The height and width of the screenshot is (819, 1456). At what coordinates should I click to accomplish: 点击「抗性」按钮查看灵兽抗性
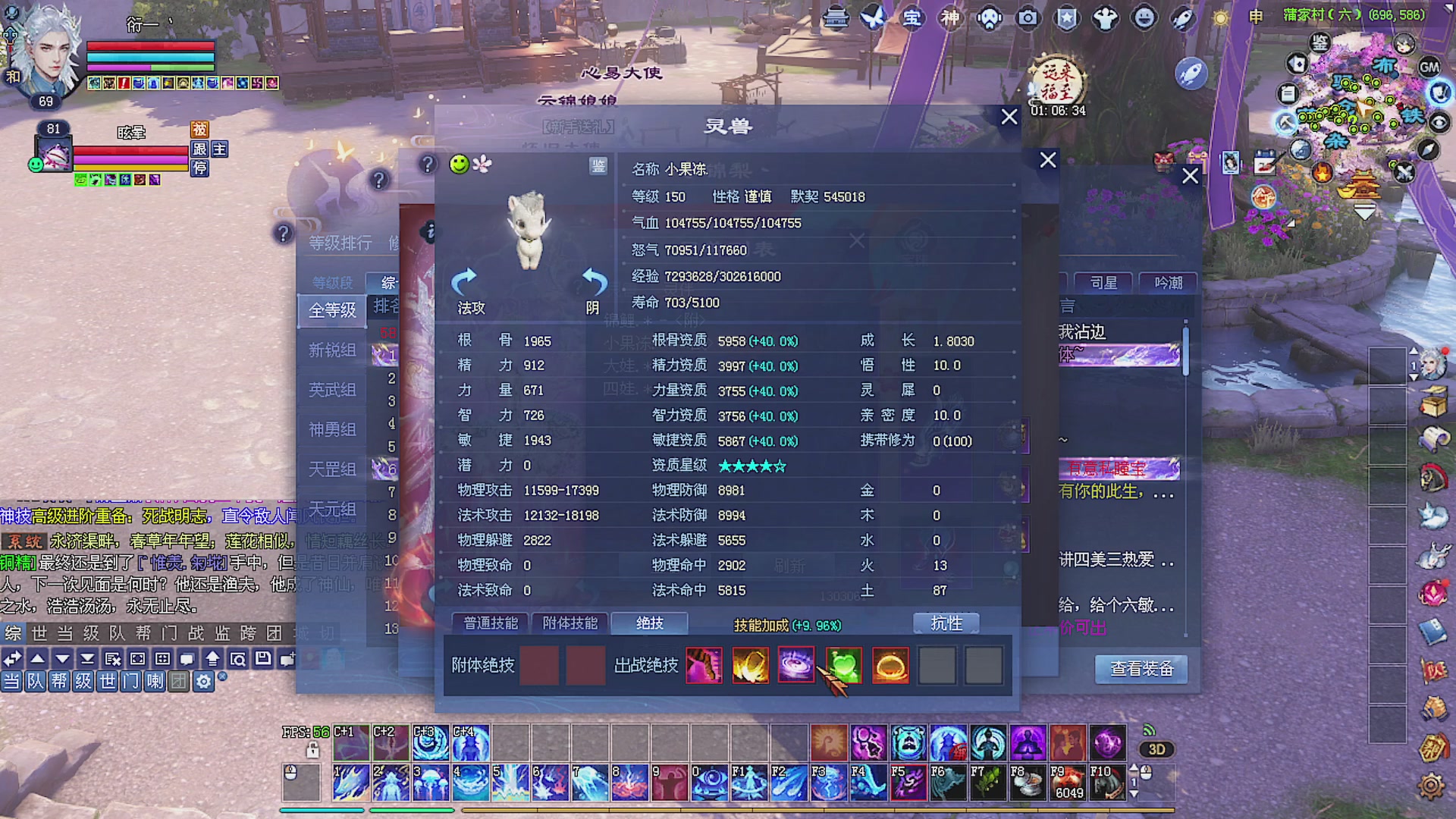click(946, 623)
